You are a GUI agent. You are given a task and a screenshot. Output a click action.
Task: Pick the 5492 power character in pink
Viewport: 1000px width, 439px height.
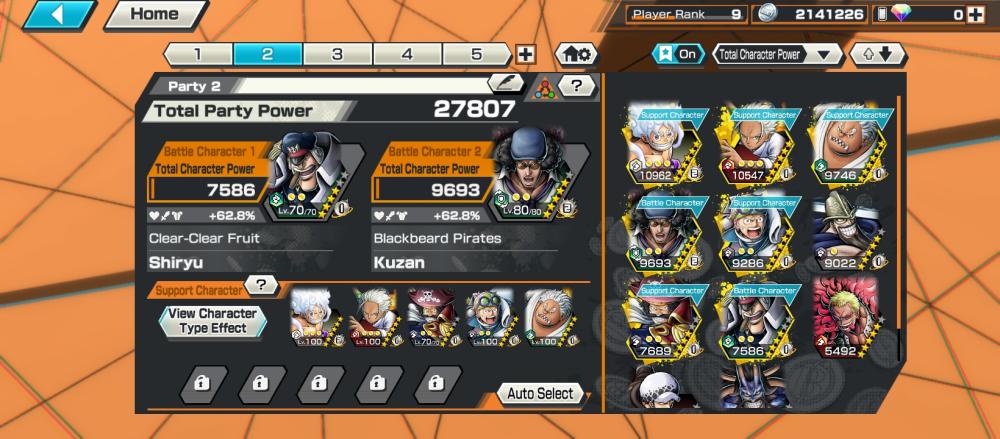click(845, 320)
